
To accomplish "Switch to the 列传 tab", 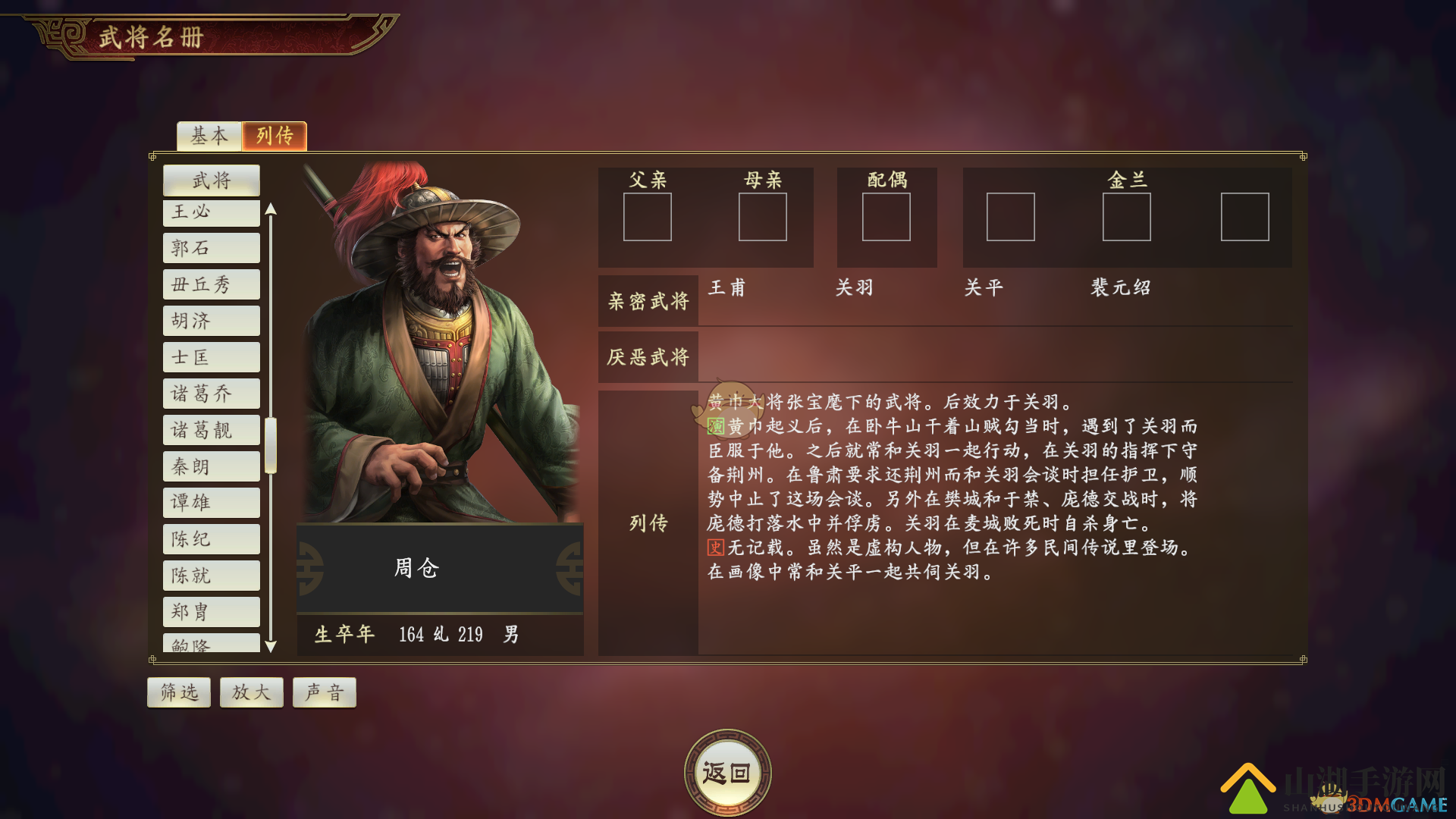I will [274, 136].
